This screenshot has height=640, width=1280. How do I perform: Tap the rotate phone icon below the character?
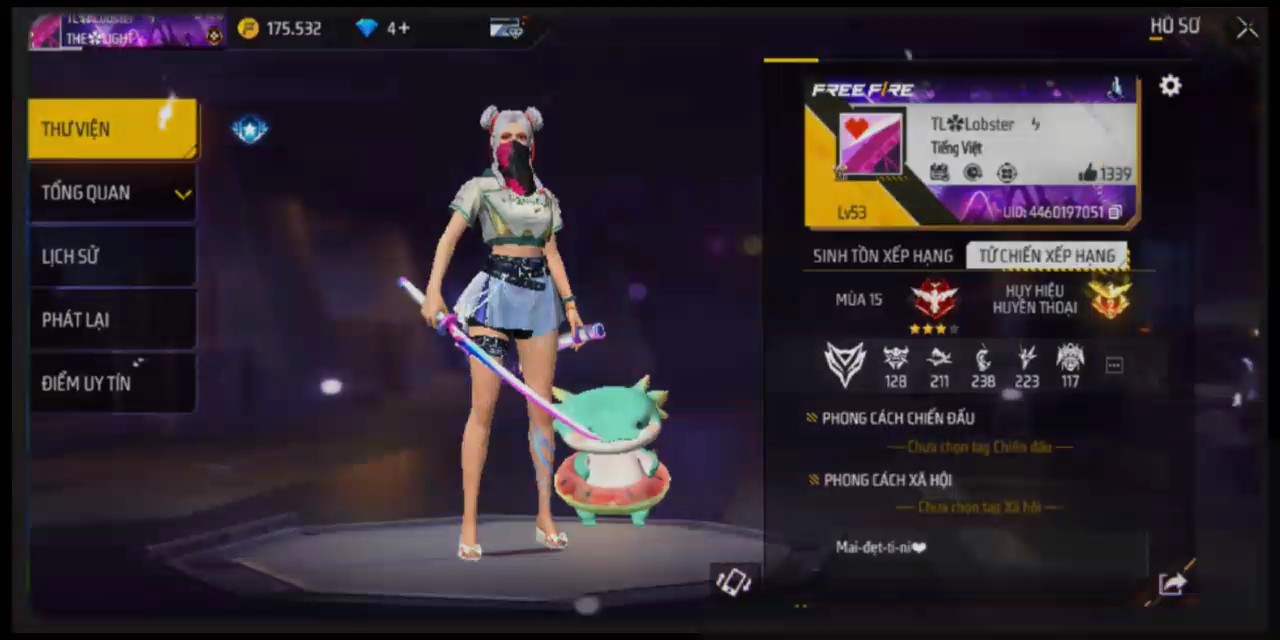click(x=733, y=581)
